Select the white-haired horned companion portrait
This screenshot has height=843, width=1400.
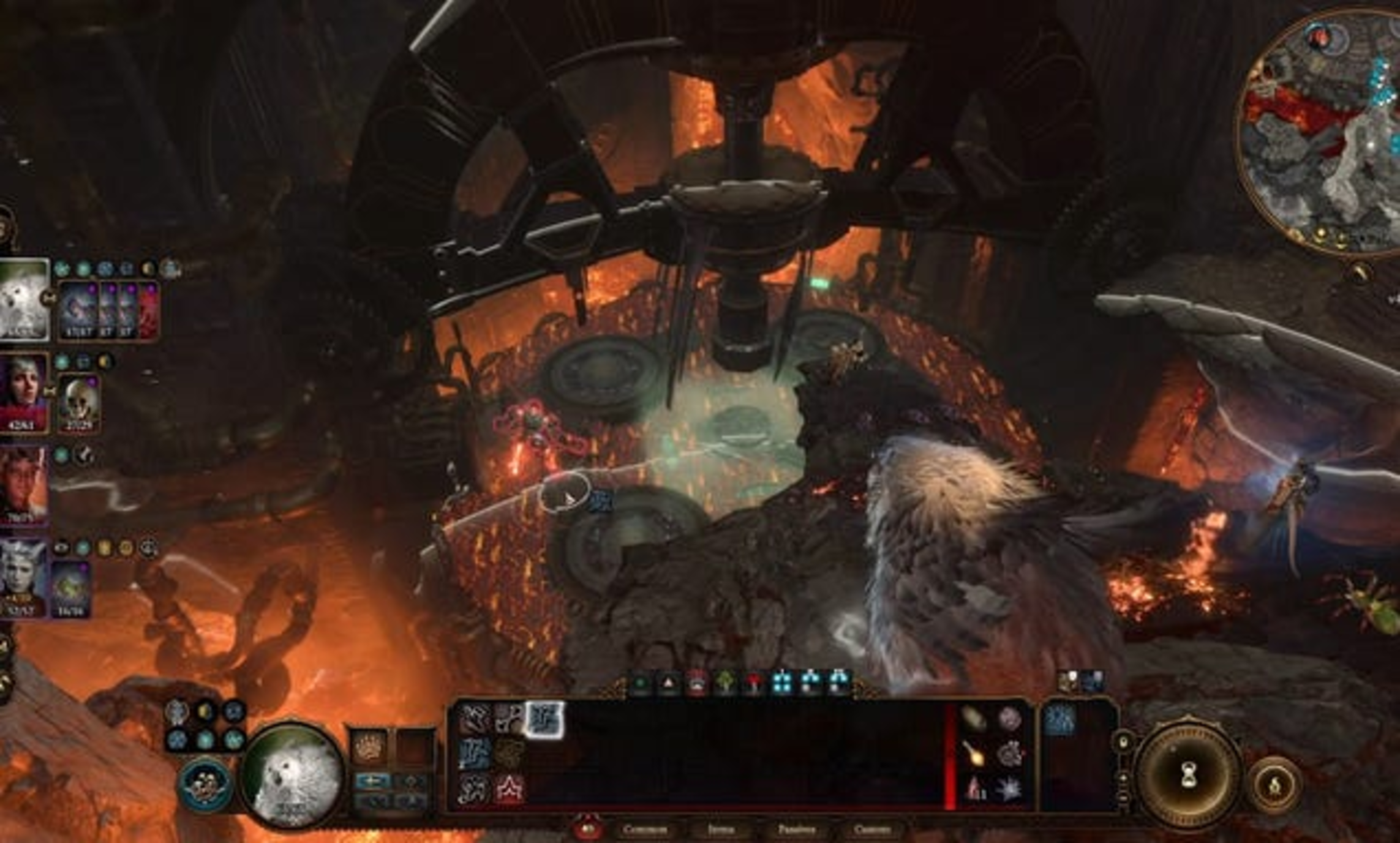(23, 577)
